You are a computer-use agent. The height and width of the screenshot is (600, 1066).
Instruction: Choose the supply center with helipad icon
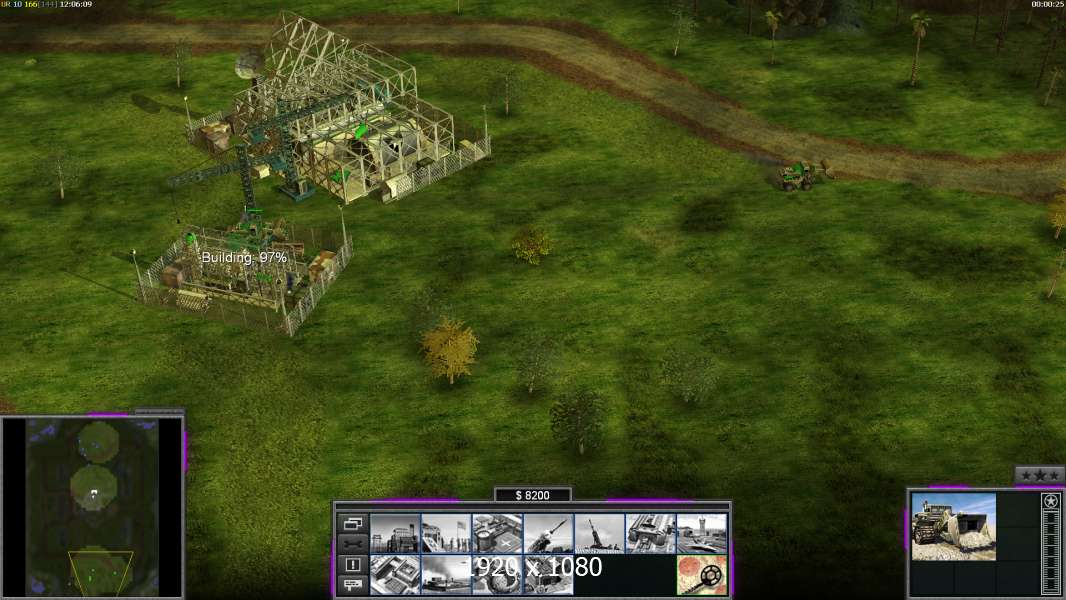(x=497, y=534)
